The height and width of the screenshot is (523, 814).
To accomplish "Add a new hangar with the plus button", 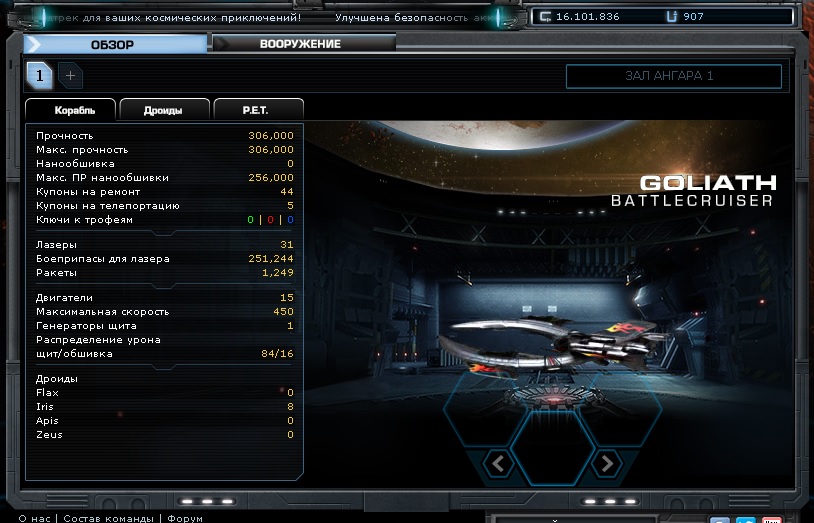I will [70, 75].
